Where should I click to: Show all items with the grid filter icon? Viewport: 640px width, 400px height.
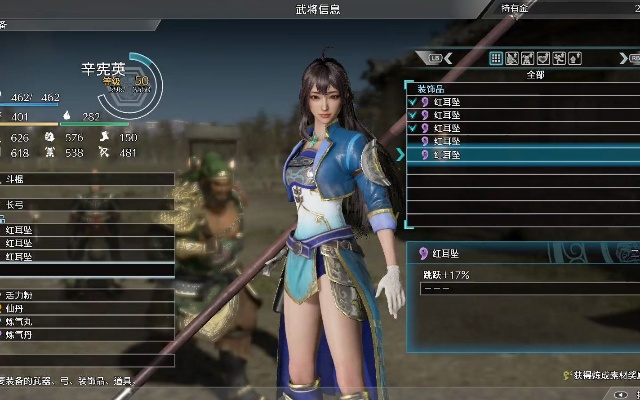[x=496, y=59]
